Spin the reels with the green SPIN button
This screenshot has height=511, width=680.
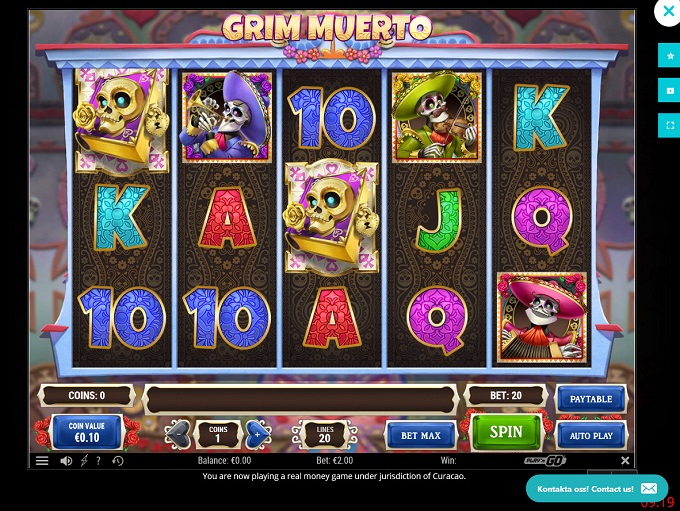pyautogui.click(x=506, y=433)
